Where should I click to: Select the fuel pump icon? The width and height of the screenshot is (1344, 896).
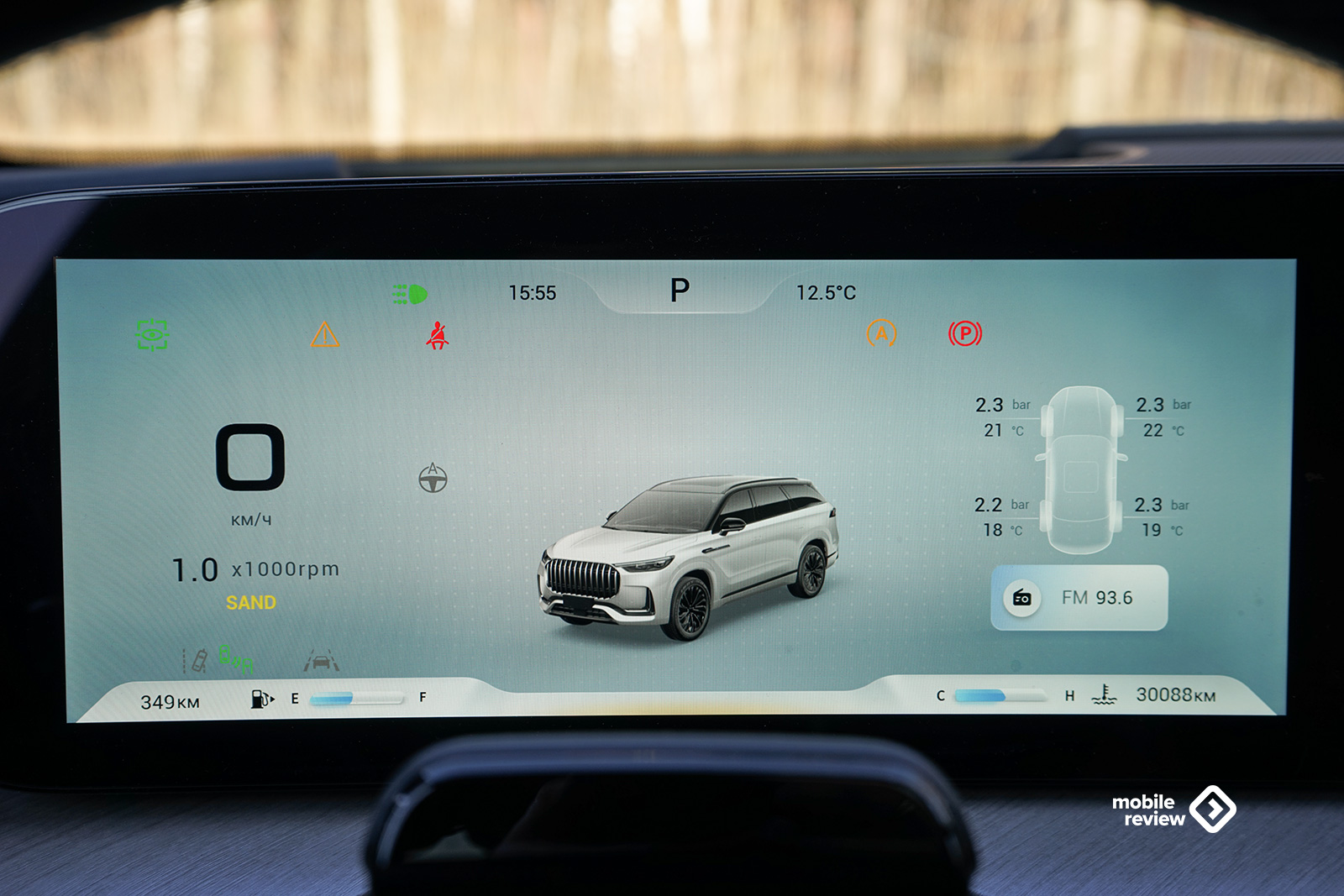point(261,699)
